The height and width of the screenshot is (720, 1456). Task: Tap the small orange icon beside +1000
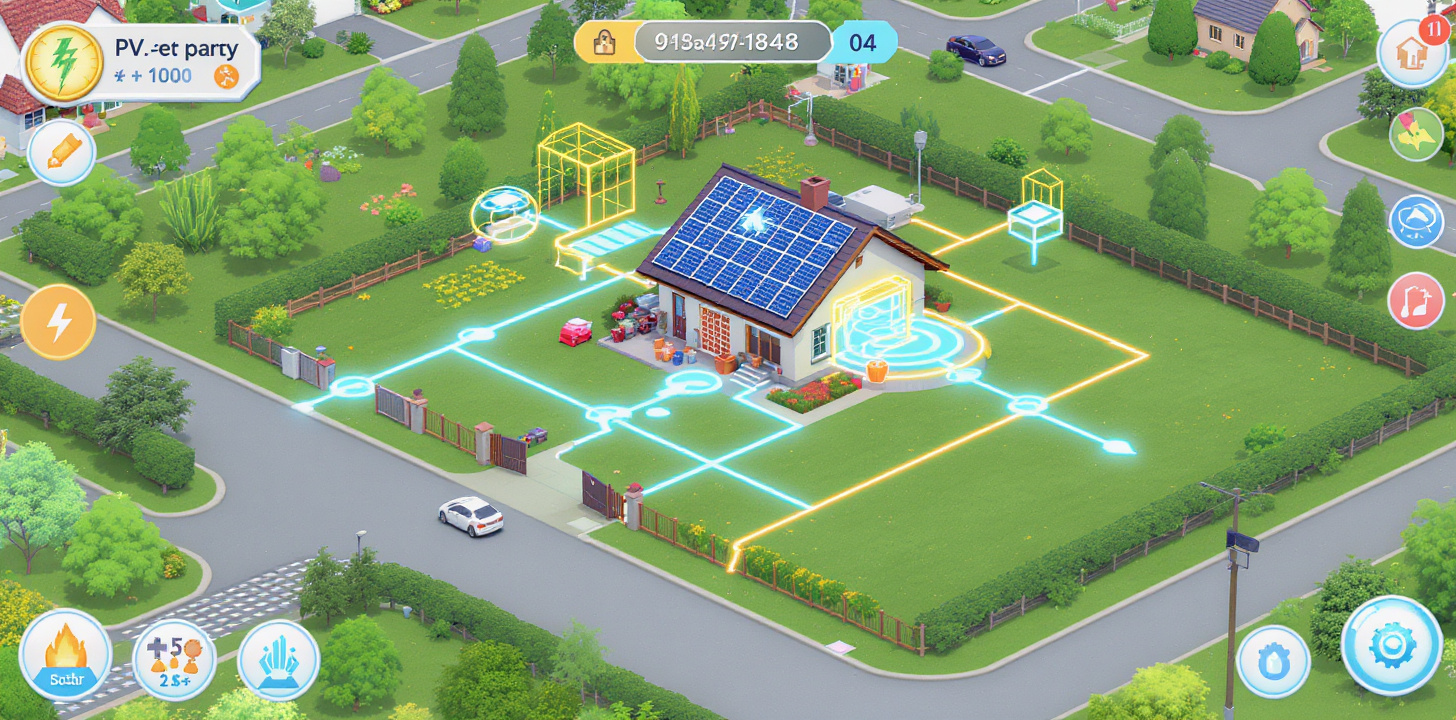(227, 77)
